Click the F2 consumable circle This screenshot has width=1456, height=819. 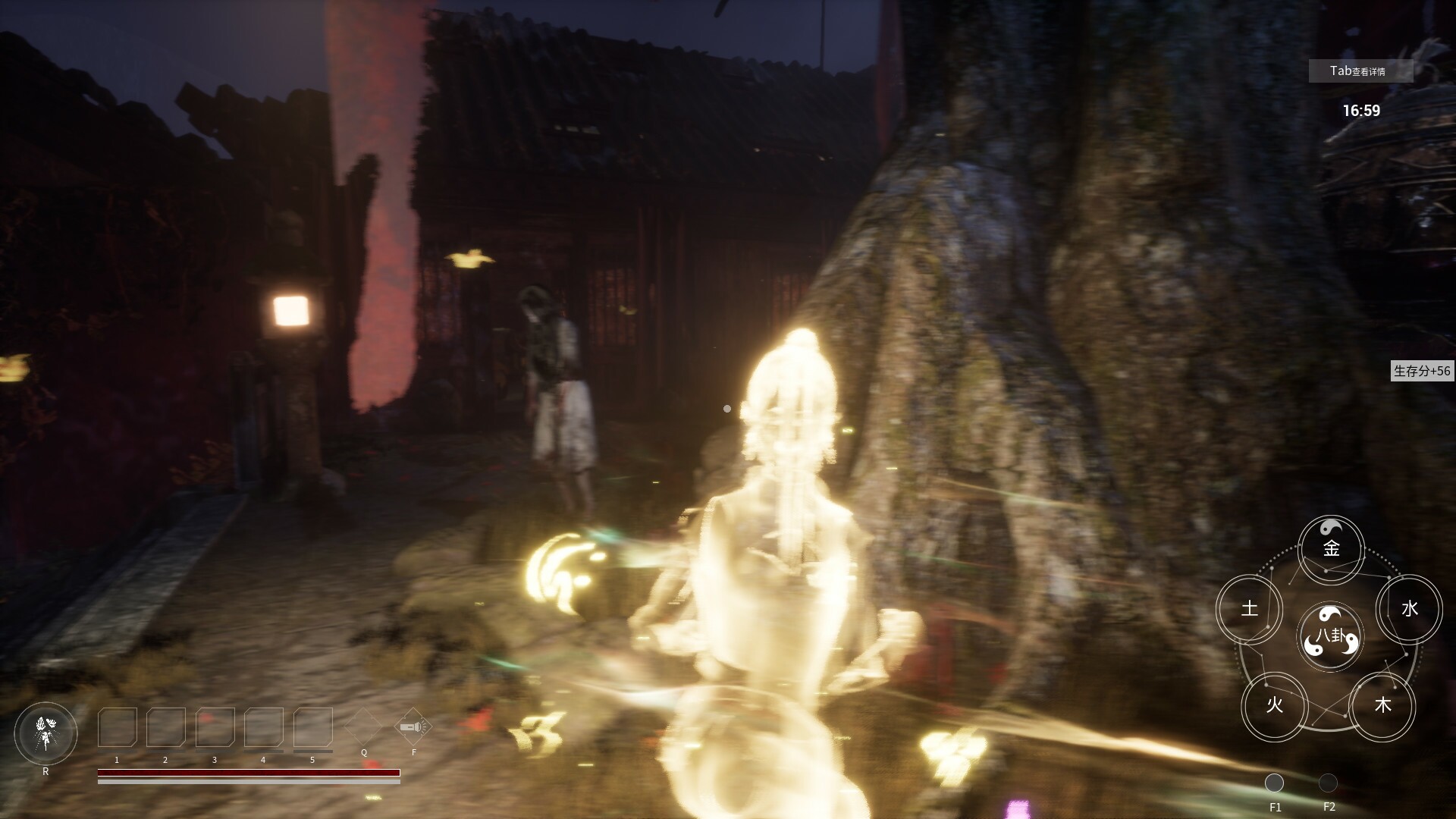click(1329, 783)
